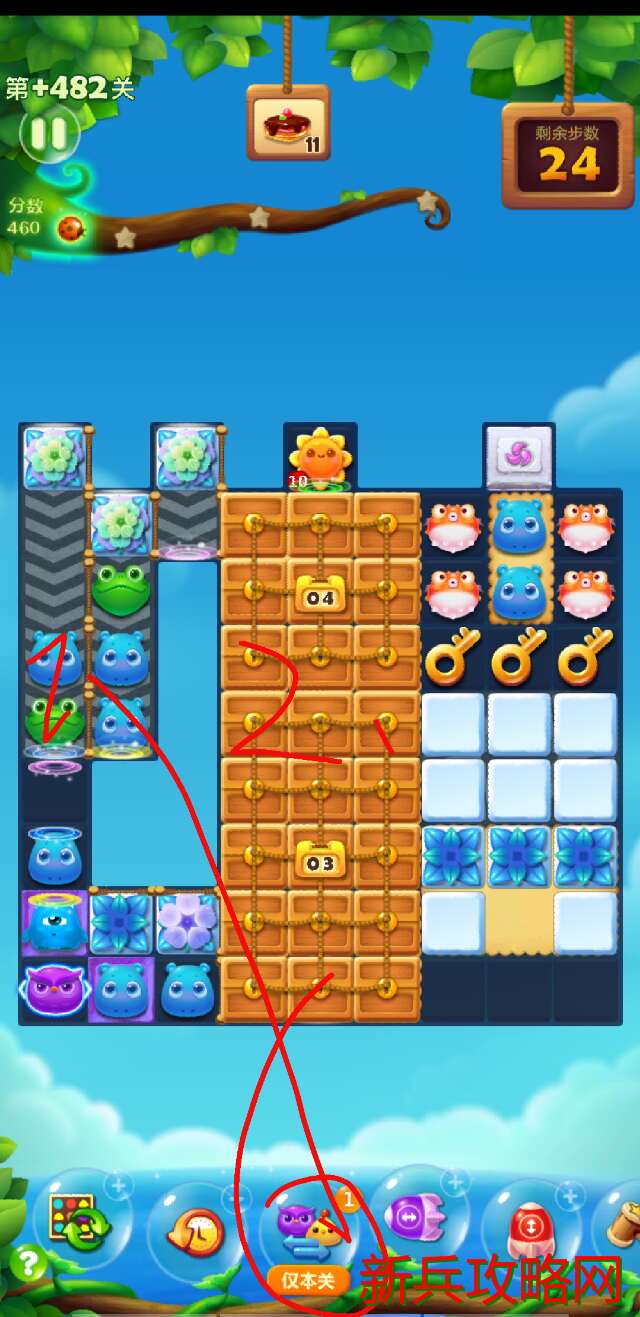This screenshot has height=1317, width=640.
Task: Select the blue hippo with halo tile
Action: 53,856
